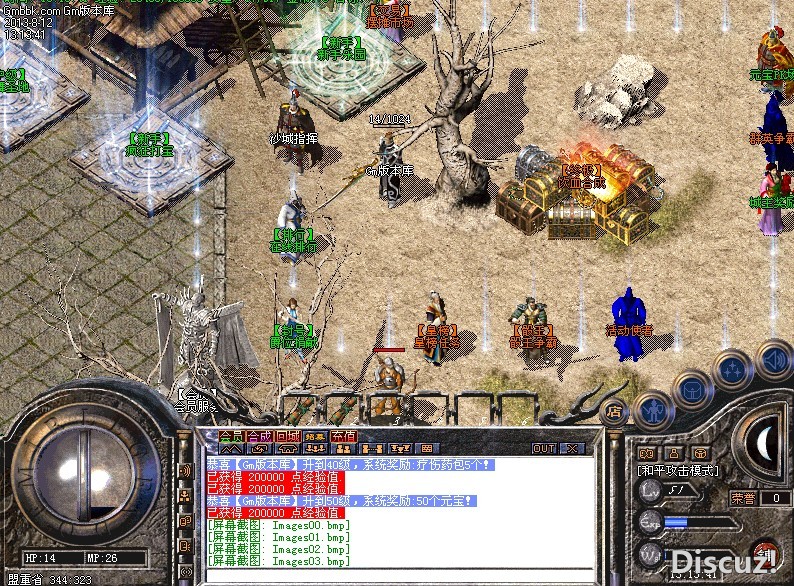Close the chat panel with X
The width and height of the screenshot is (794, 586).
(x=573, y=448)
